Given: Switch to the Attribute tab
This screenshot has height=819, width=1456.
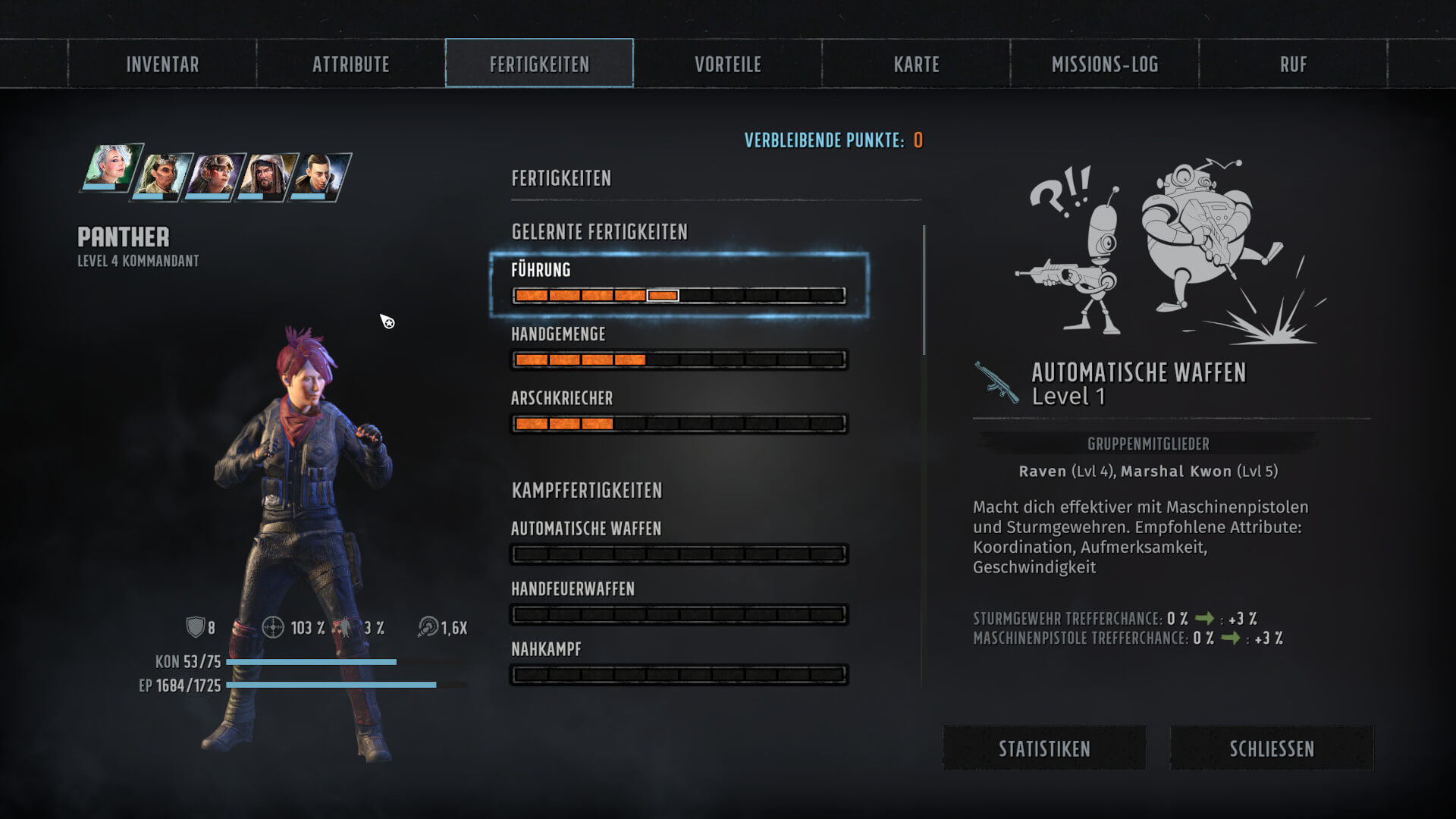Looking at the screenshot, I should (x=351, y=64).
